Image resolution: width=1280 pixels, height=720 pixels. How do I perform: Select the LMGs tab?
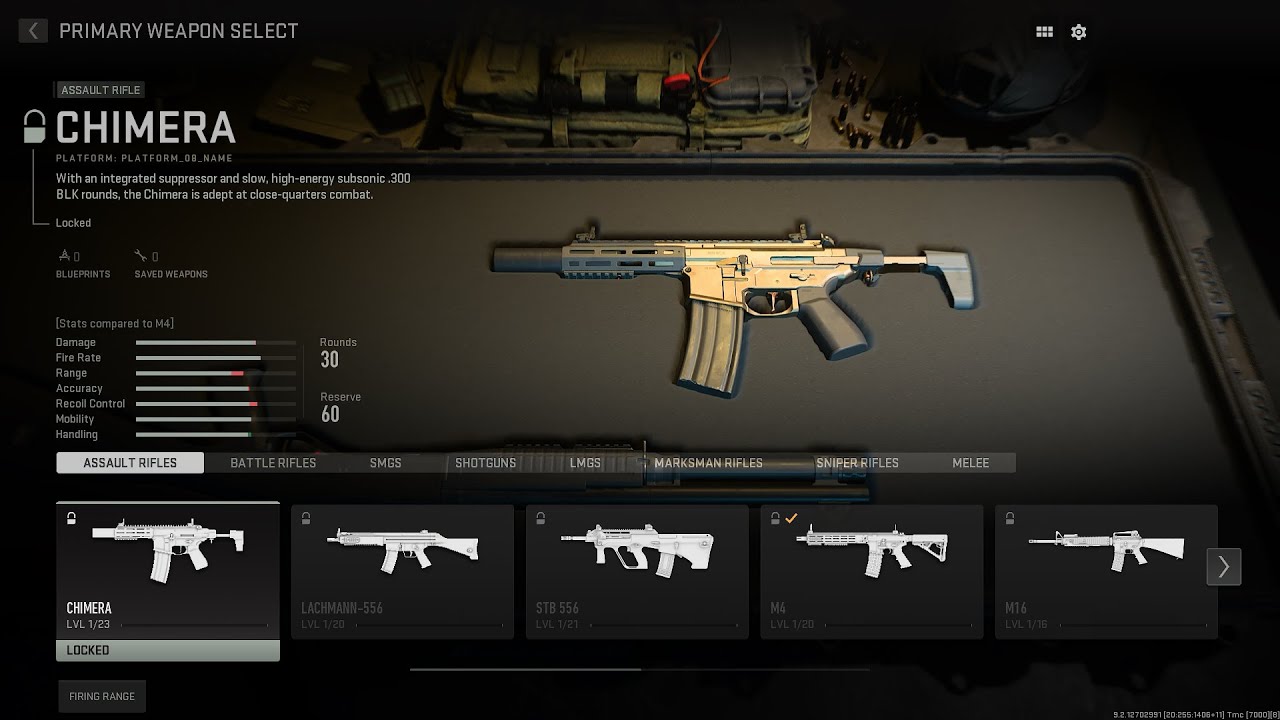585,463
